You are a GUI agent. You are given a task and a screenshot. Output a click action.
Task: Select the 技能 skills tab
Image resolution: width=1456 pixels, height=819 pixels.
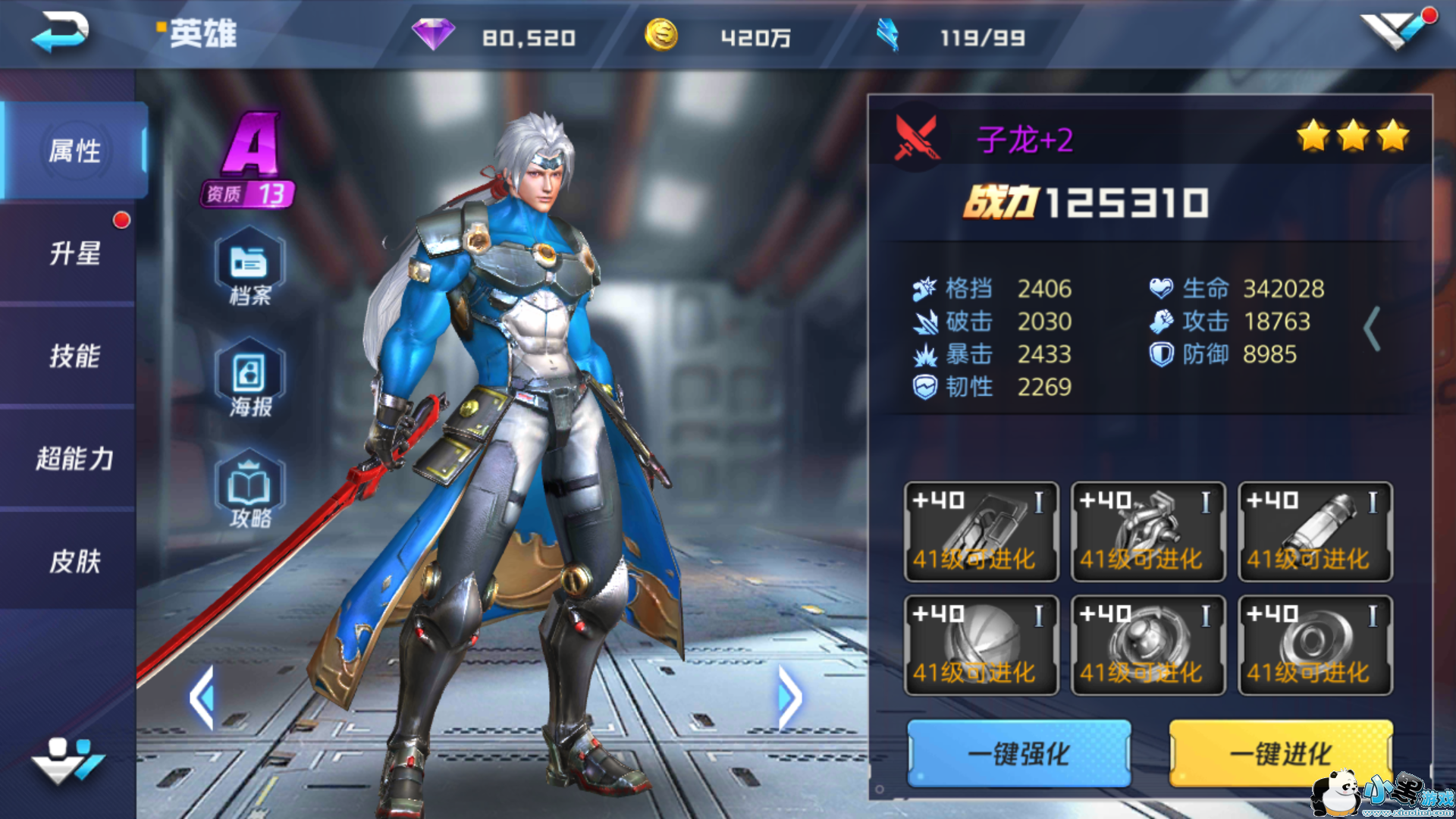pos(74,356)
